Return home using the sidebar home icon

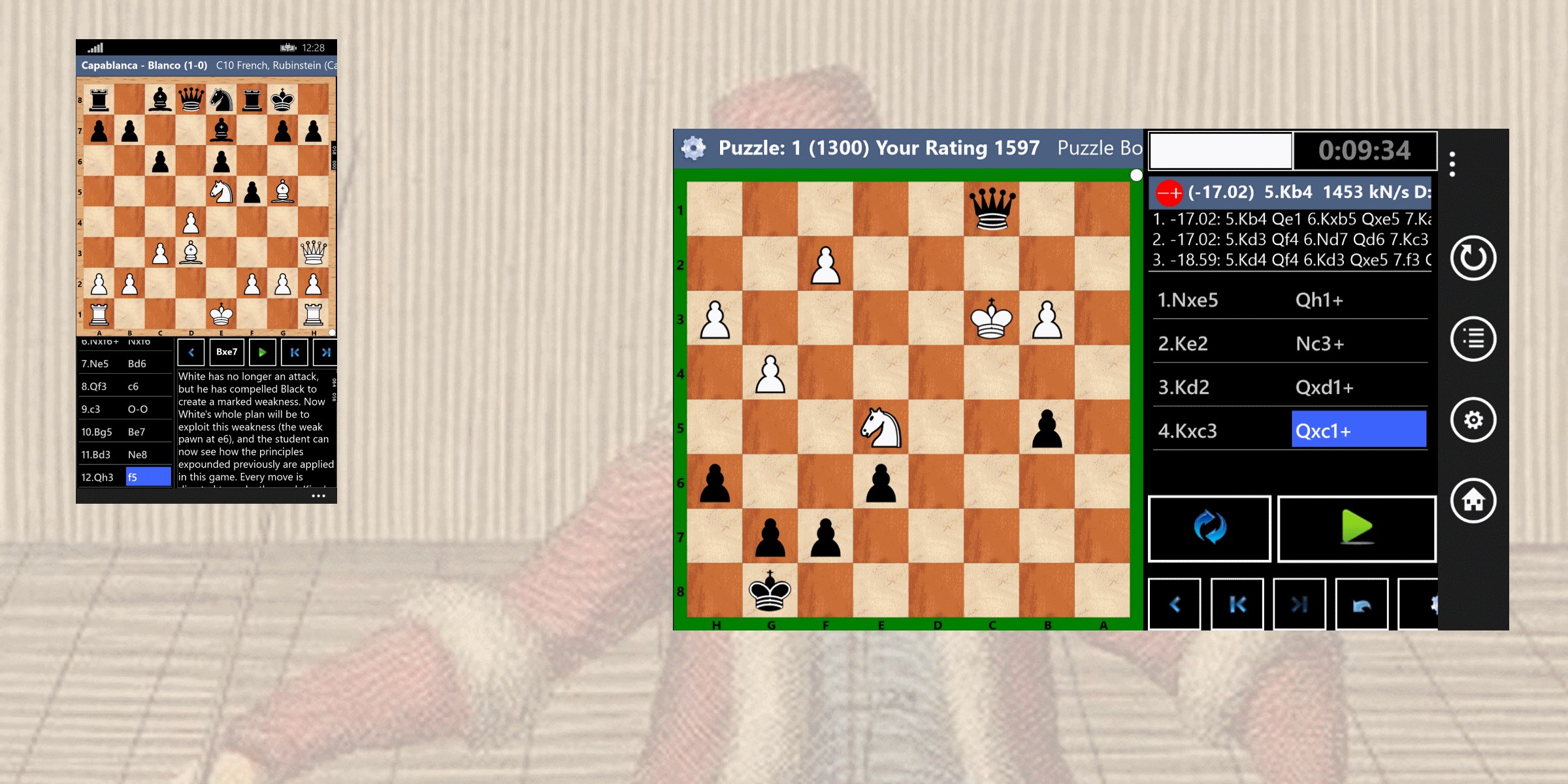1474,502
